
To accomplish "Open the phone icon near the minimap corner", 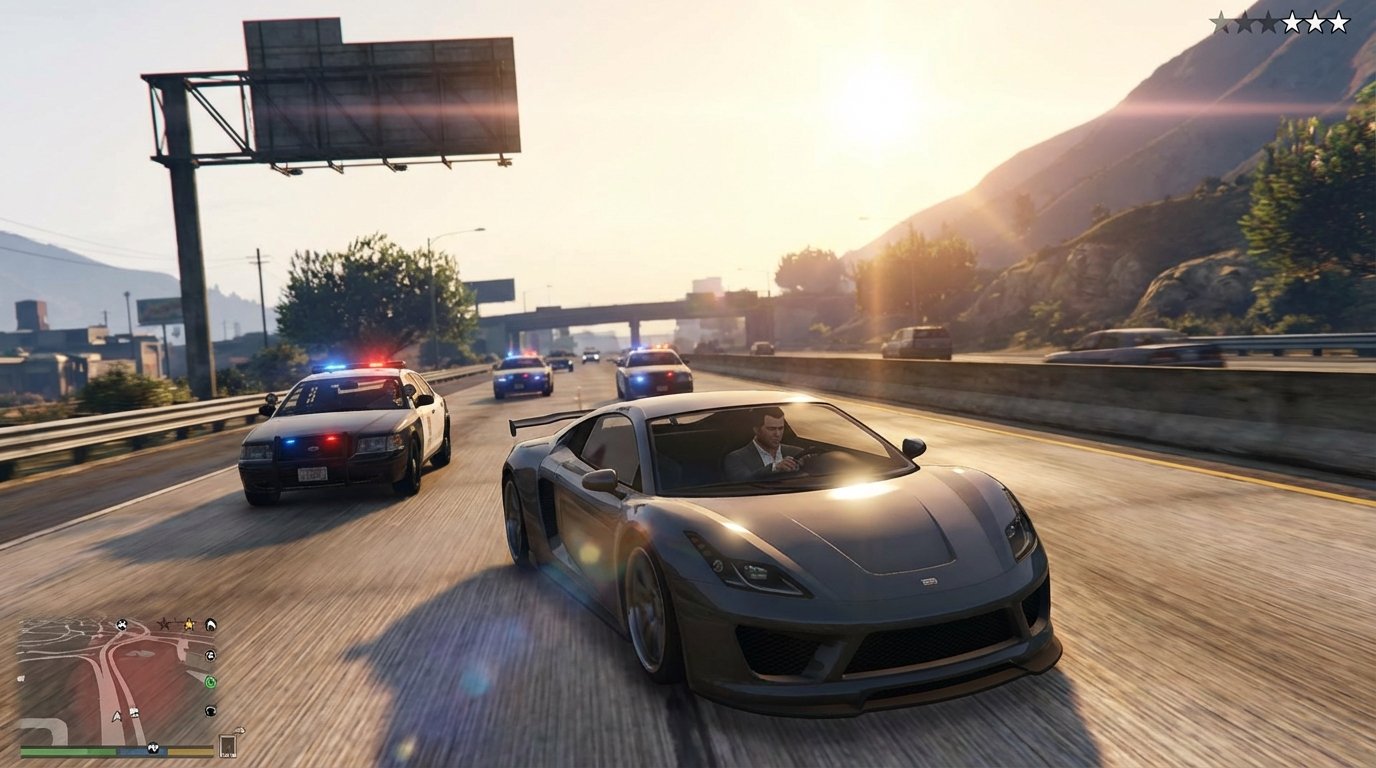I will 227,746.
